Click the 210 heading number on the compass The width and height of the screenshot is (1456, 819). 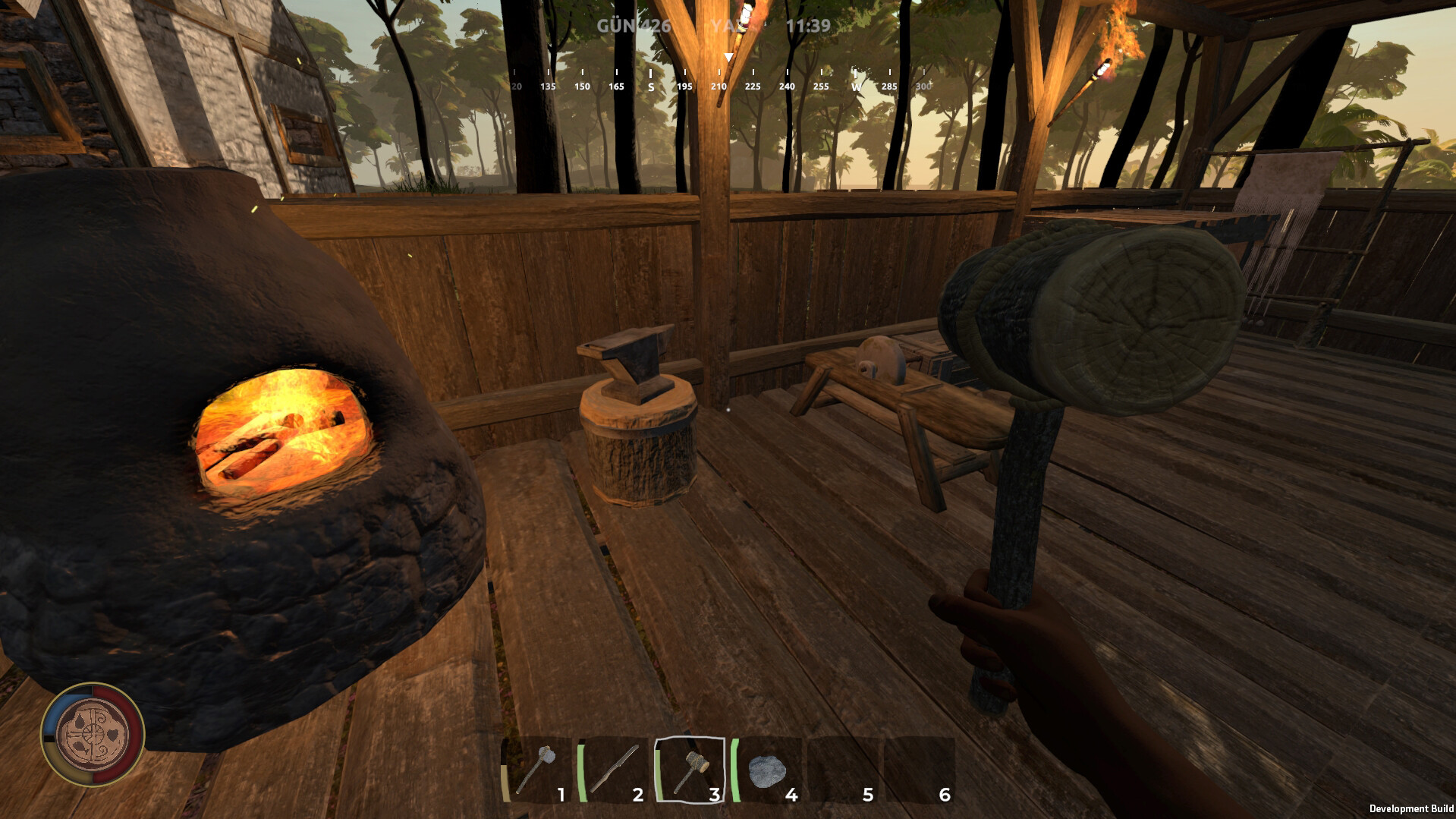(x=719, y=87)
